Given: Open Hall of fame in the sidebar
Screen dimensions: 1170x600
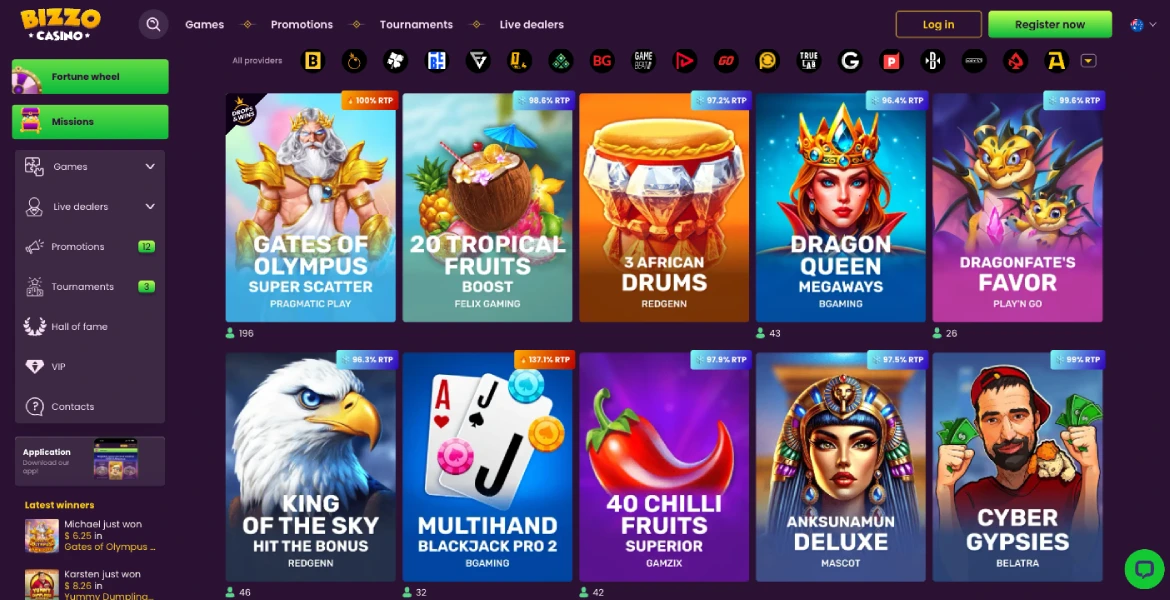Looking at the screenshot, I should tap(80, 327).
